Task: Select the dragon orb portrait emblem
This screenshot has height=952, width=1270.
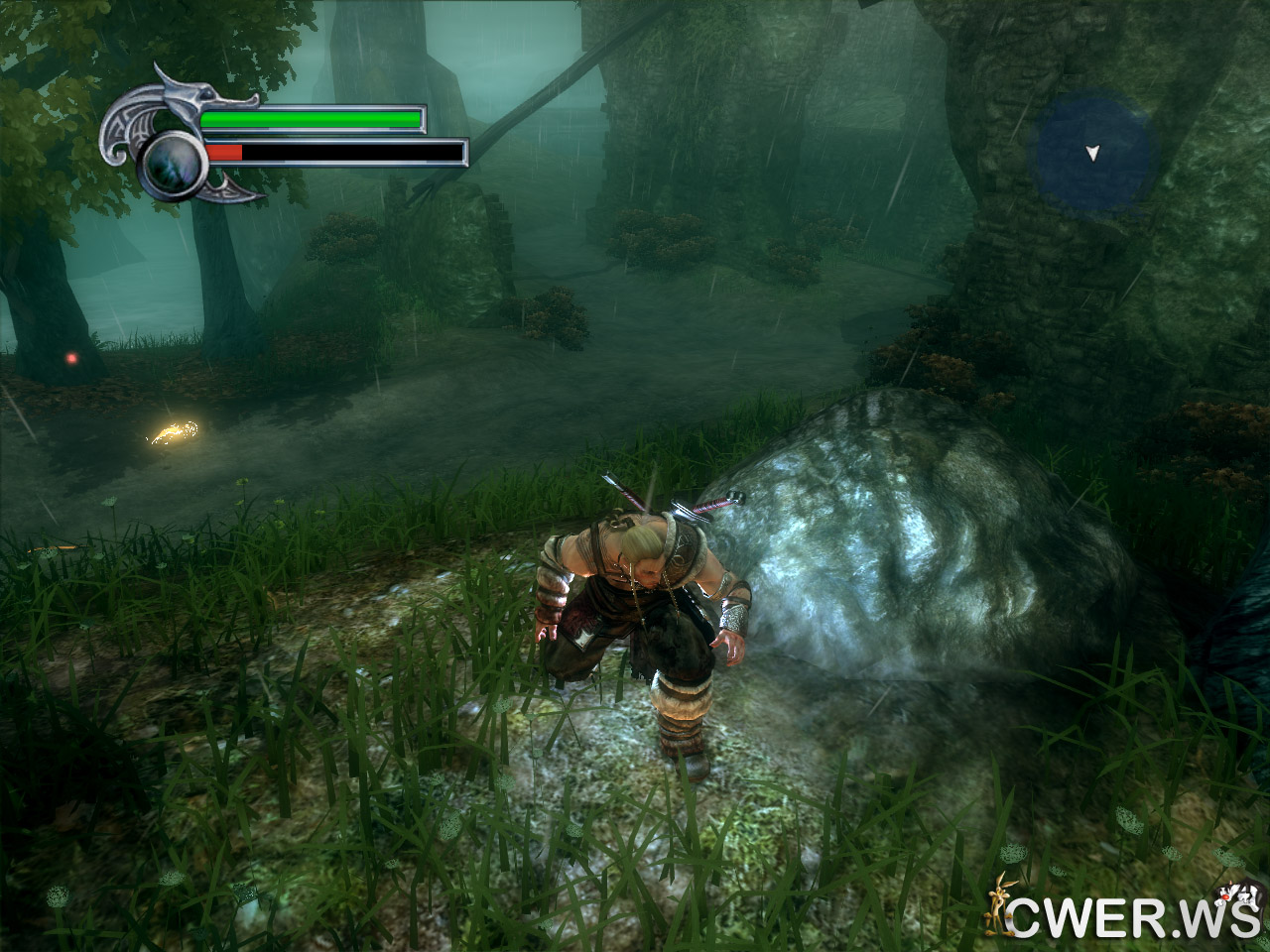Action: pyautogui.click(x=173, y=162)
